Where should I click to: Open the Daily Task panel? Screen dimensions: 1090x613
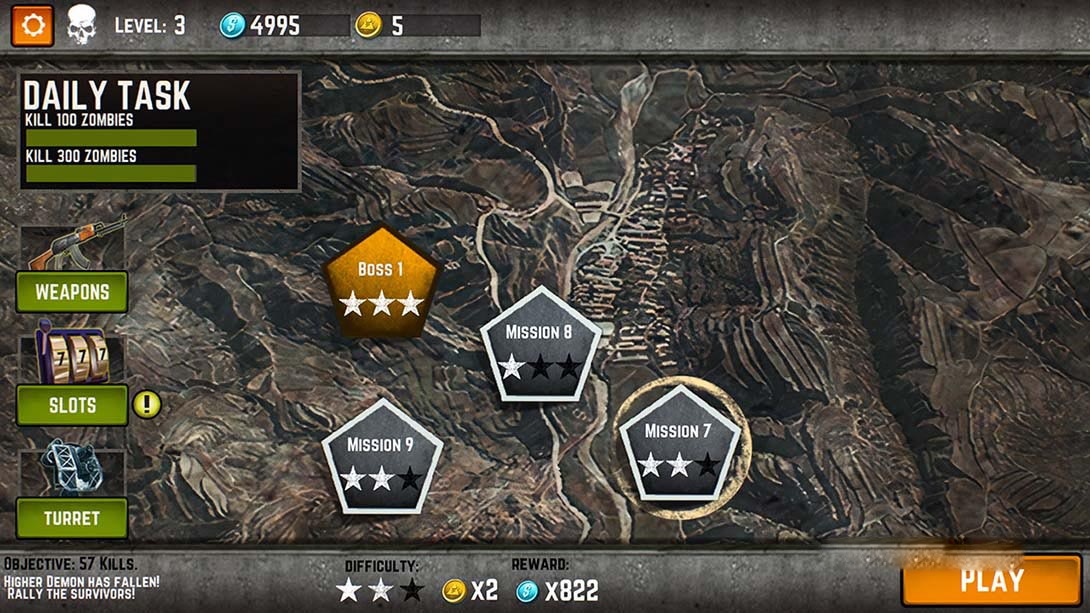(160, 130)
